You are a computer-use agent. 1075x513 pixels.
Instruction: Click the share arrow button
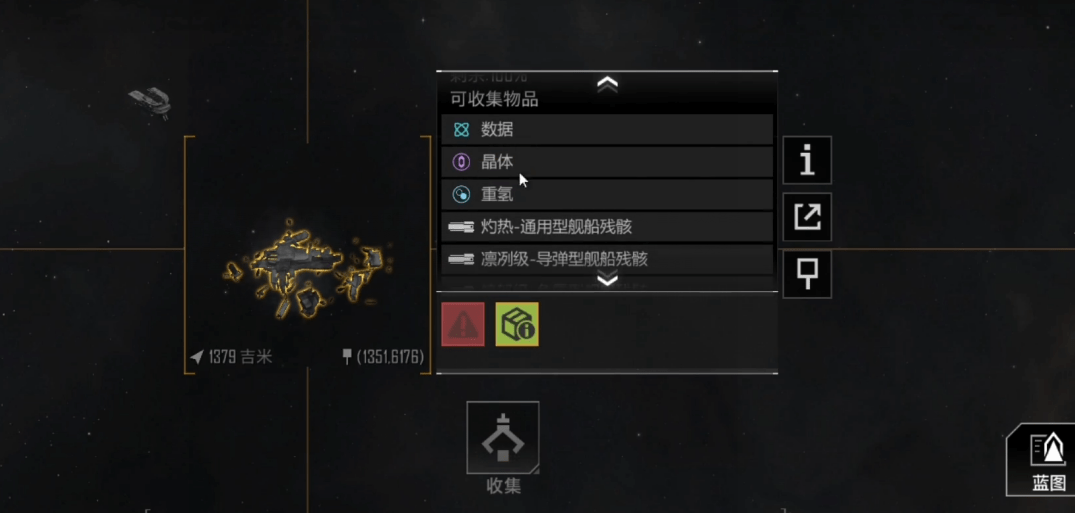pos(807,217)
